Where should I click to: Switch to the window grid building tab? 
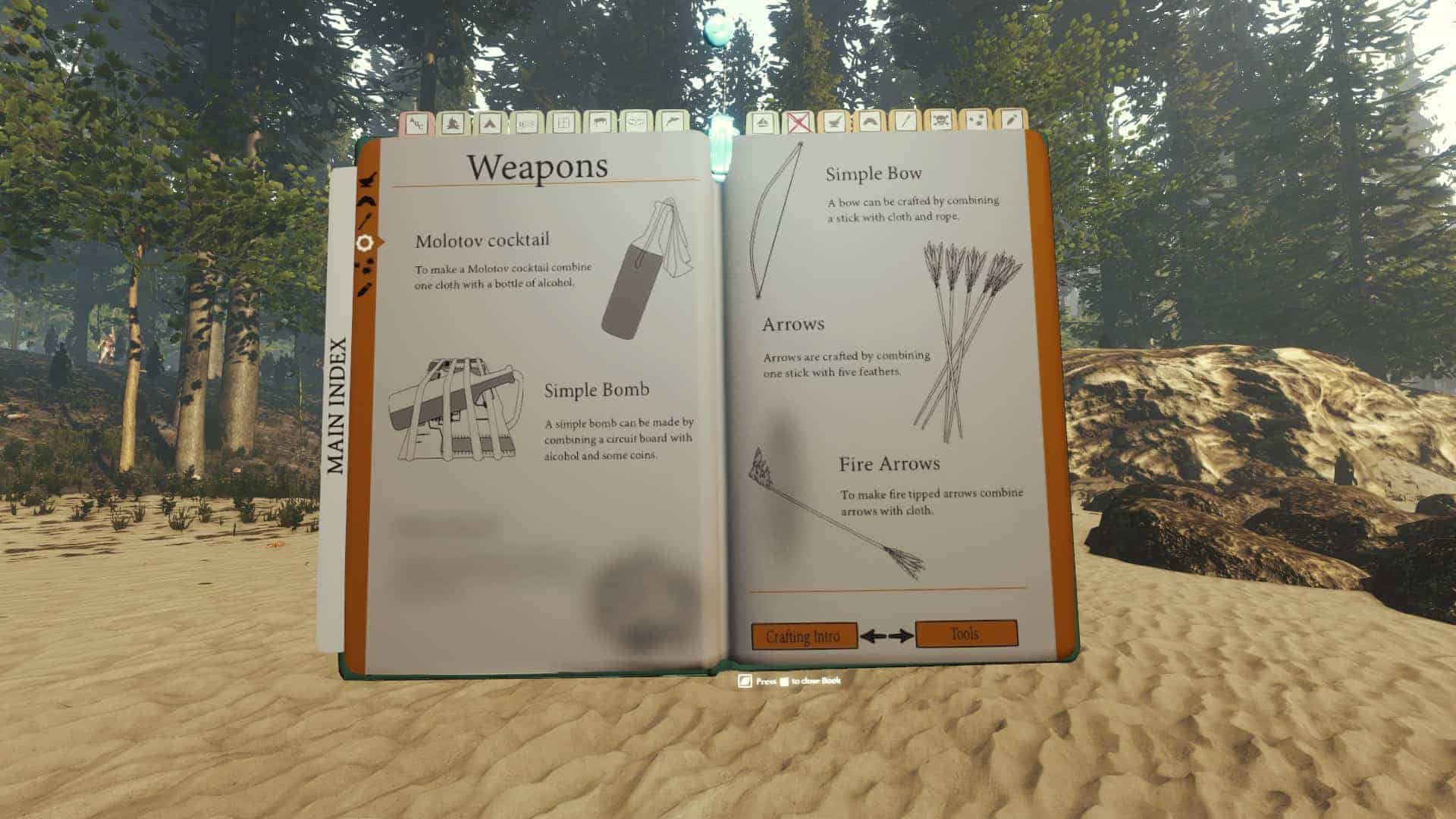point(562,122)
